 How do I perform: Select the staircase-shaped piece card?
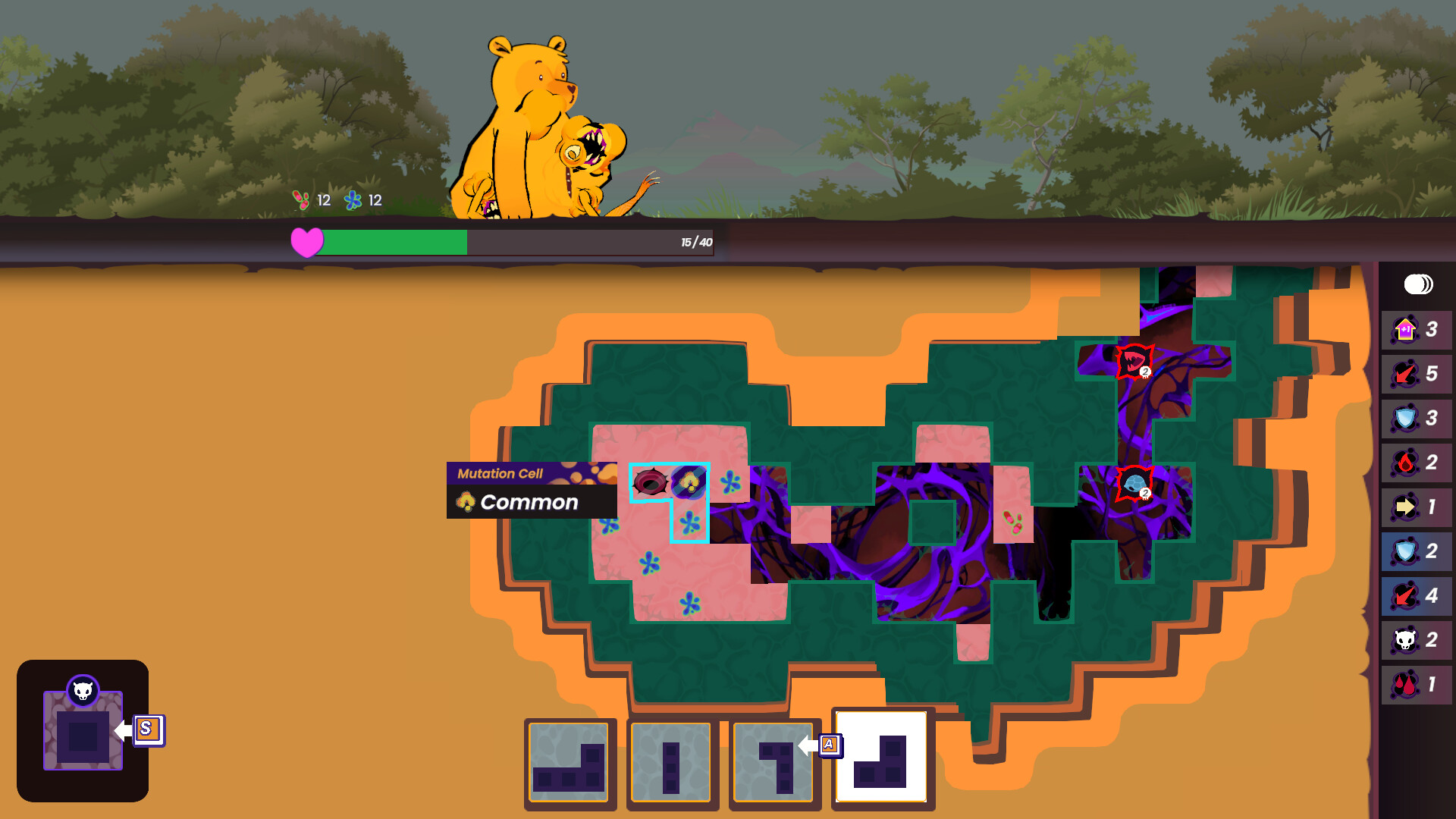click(x=569, y=762)
